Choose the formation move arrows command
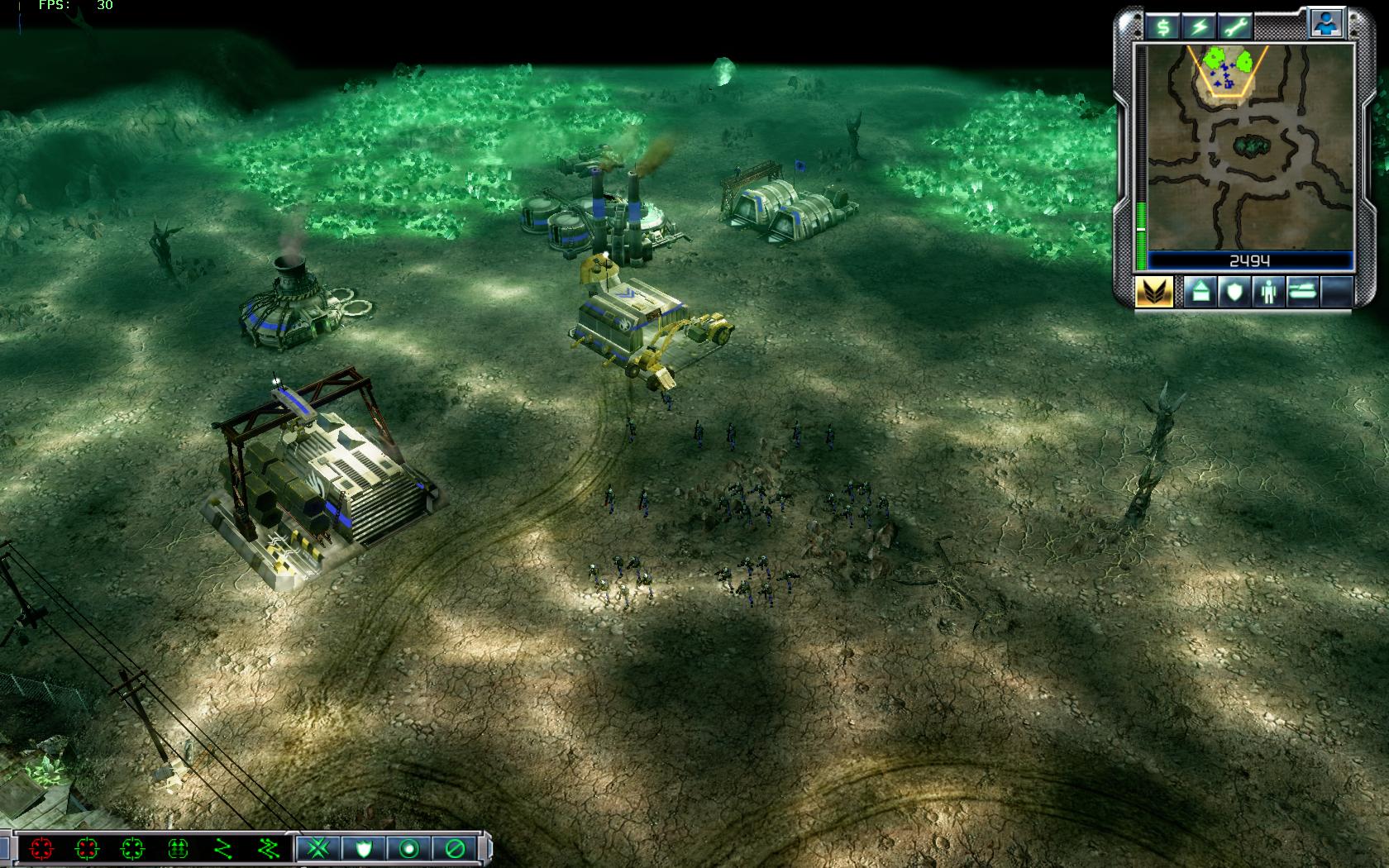The image size is (1389, 868). 178,848
